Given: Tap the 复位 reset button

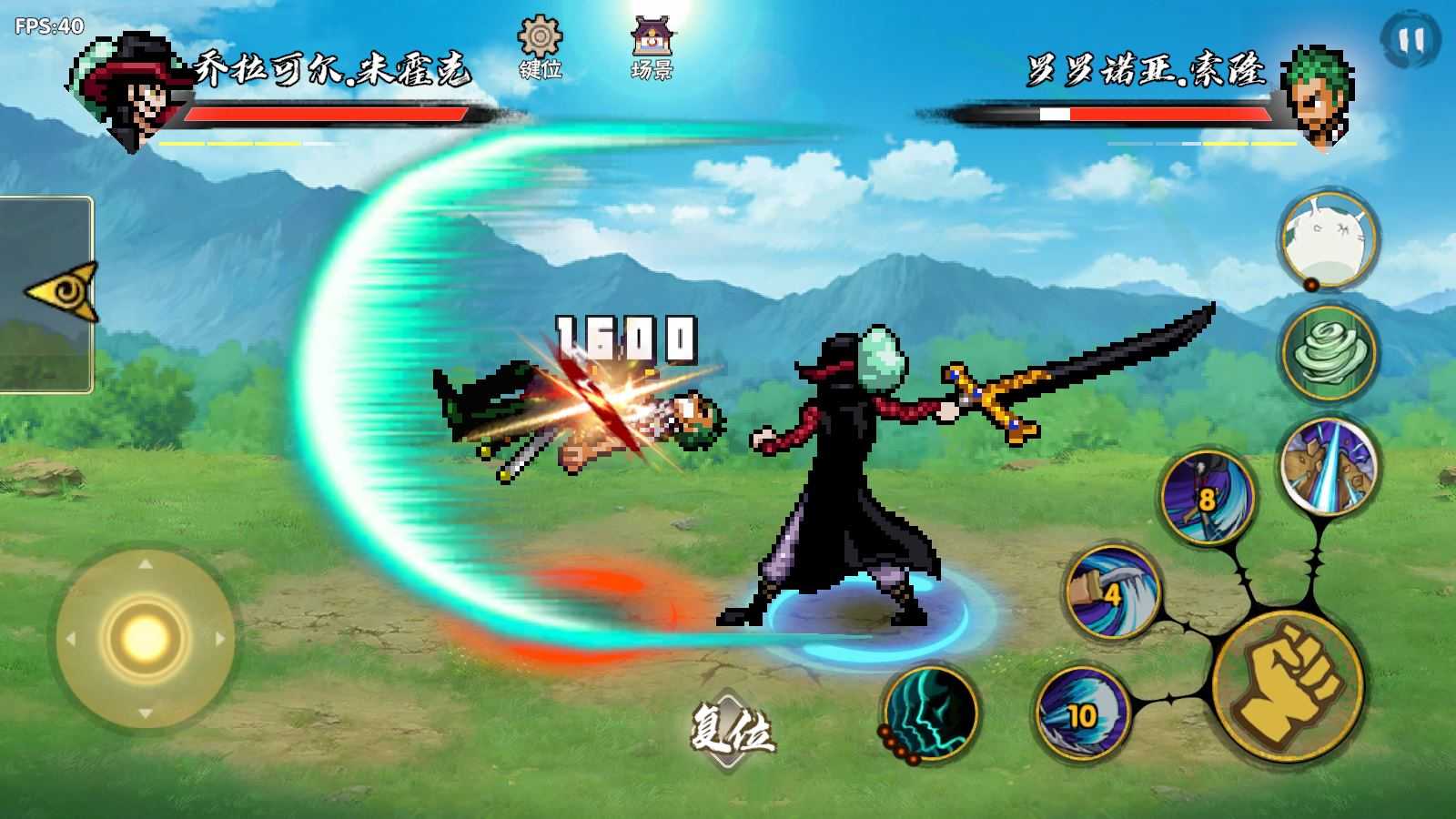Looking at the screenshot, I should coord(731,728).
